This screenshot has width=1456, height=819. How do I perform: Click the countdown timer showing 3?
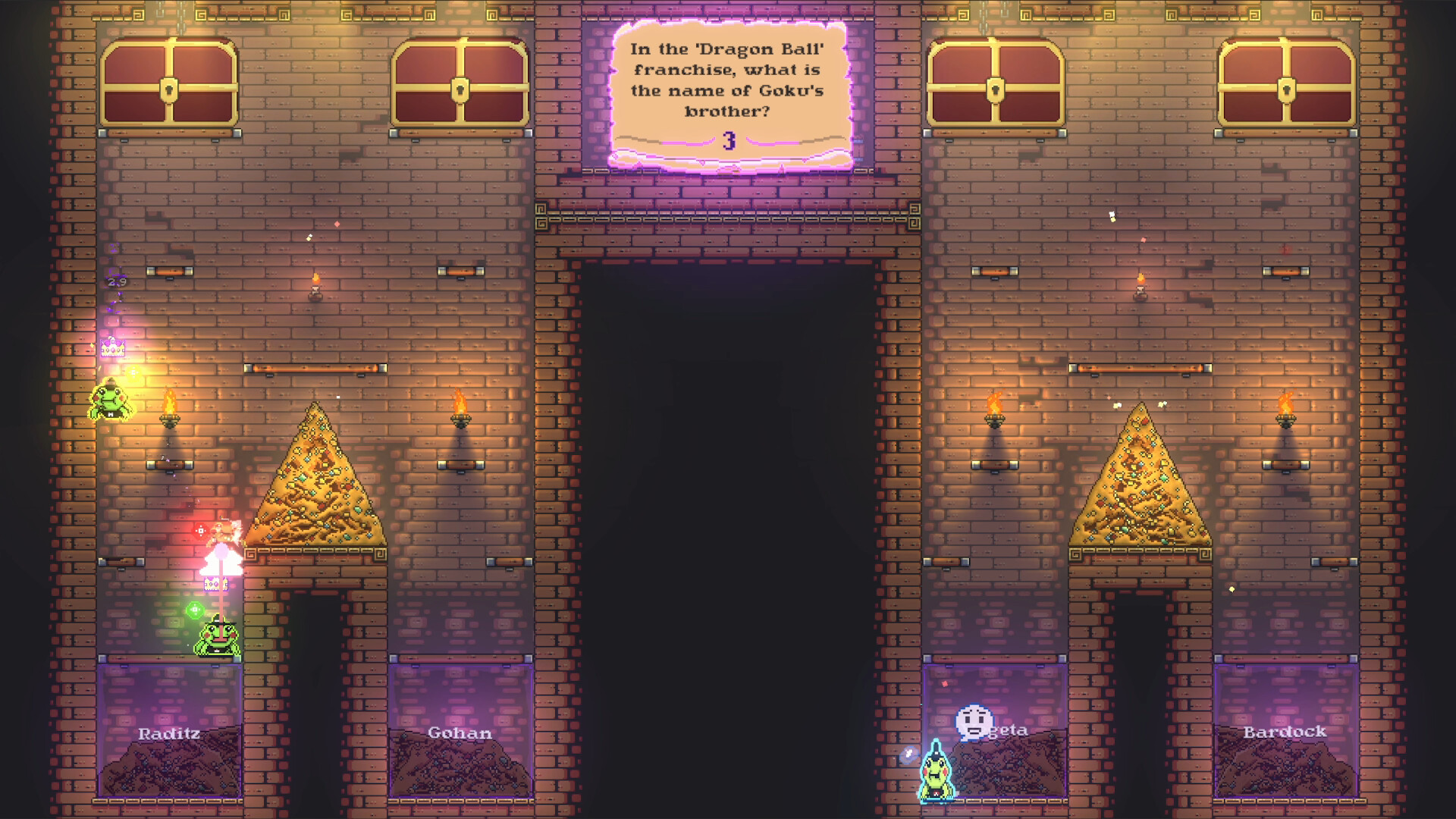730,140
